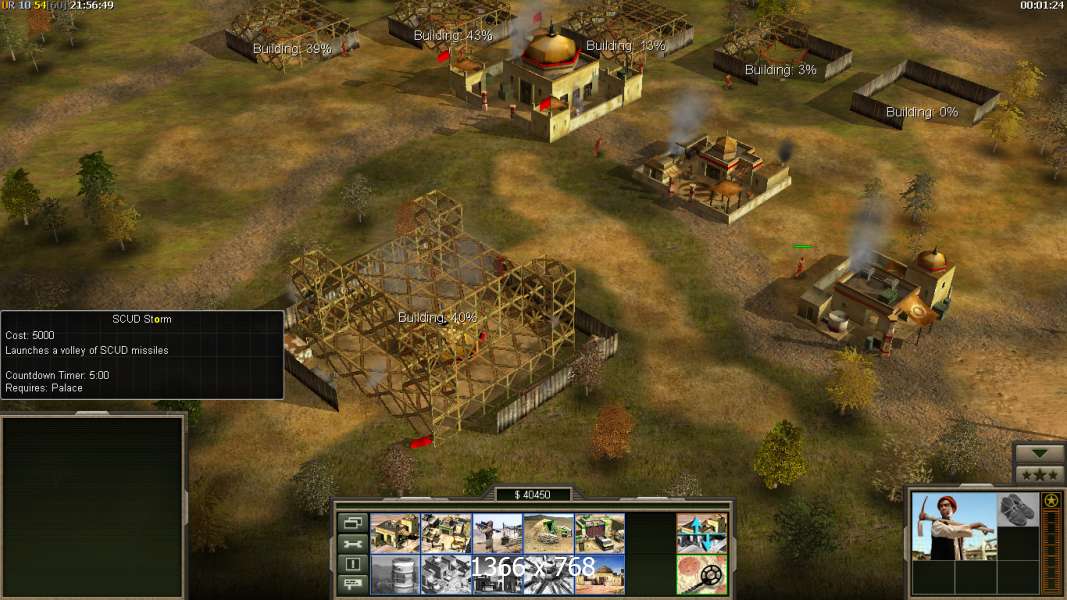
Task: Click the build icon with blue arrows
Action: pos(701,533)
